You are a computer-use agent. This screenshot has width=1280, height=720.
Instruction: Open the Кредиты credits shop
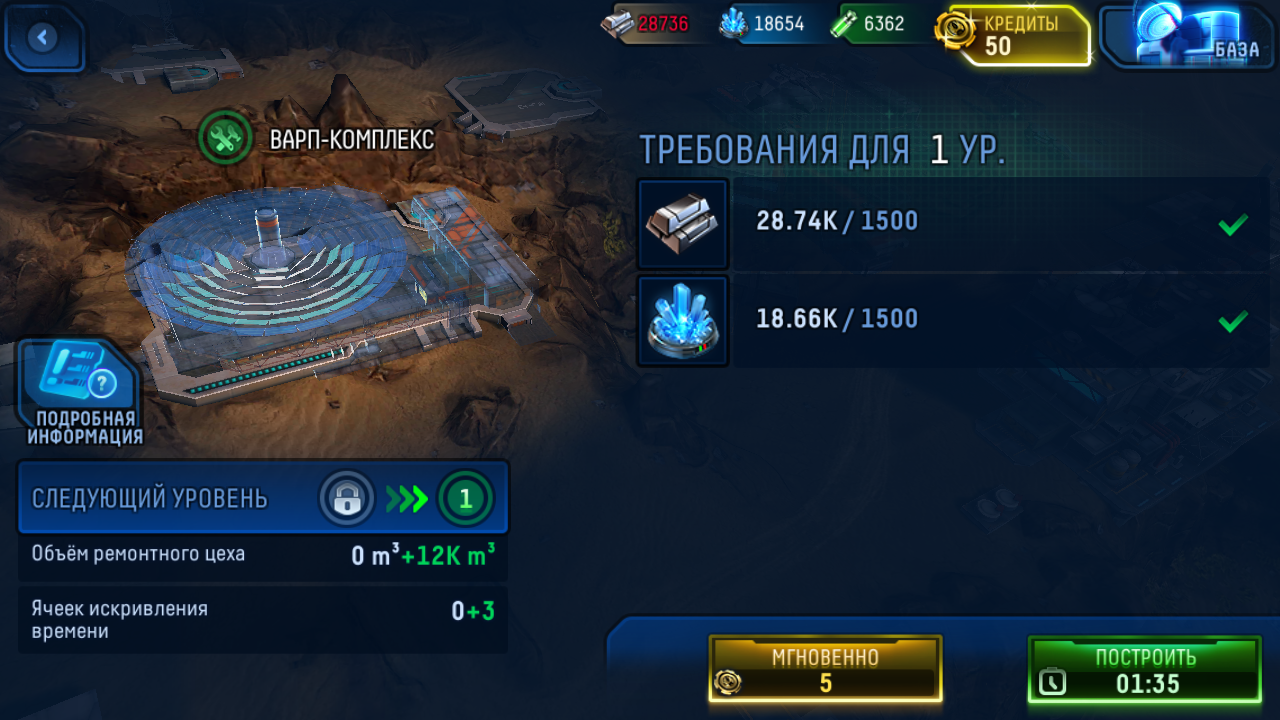click(x=1015, y=36)
